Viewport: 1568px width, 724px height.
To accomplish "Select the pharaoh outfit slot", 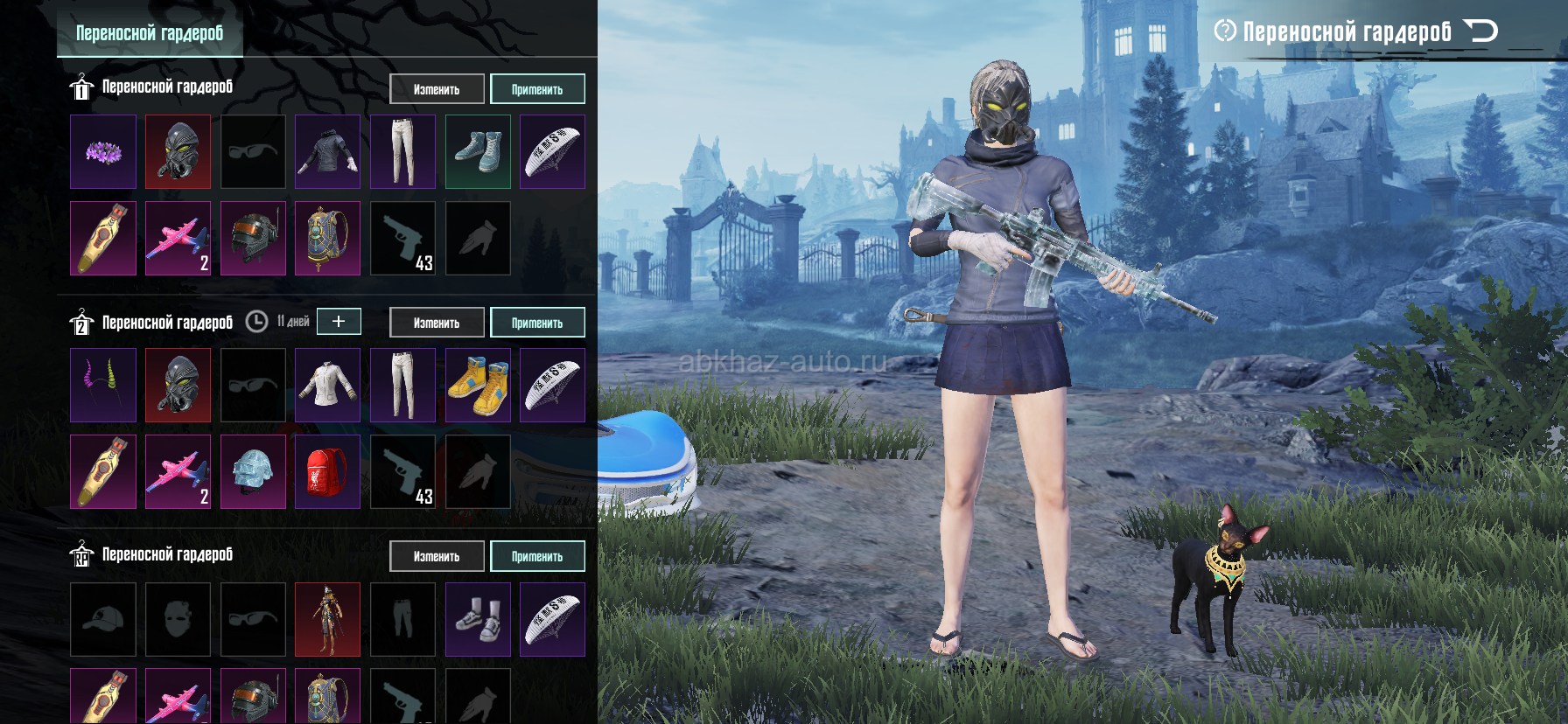I will pos(327,619).
